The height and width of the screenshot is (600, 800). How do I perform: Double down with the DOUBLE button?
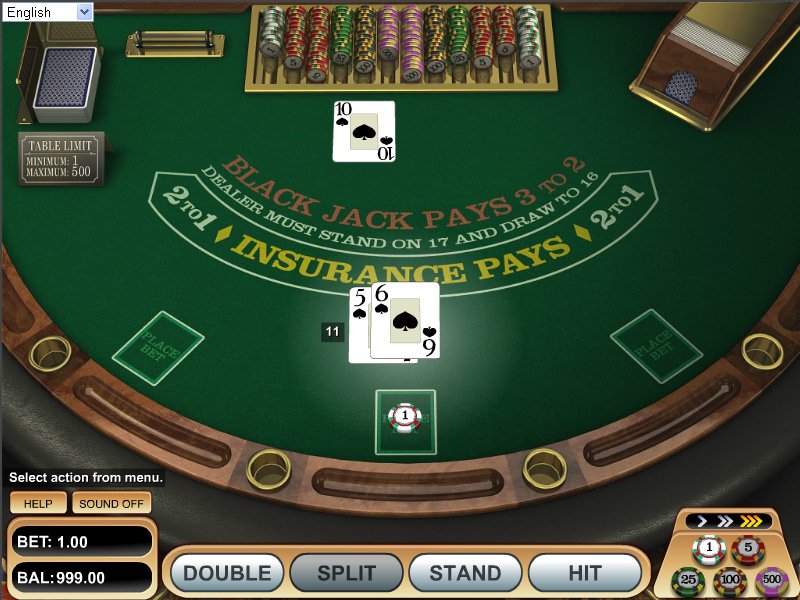[227, 573]
